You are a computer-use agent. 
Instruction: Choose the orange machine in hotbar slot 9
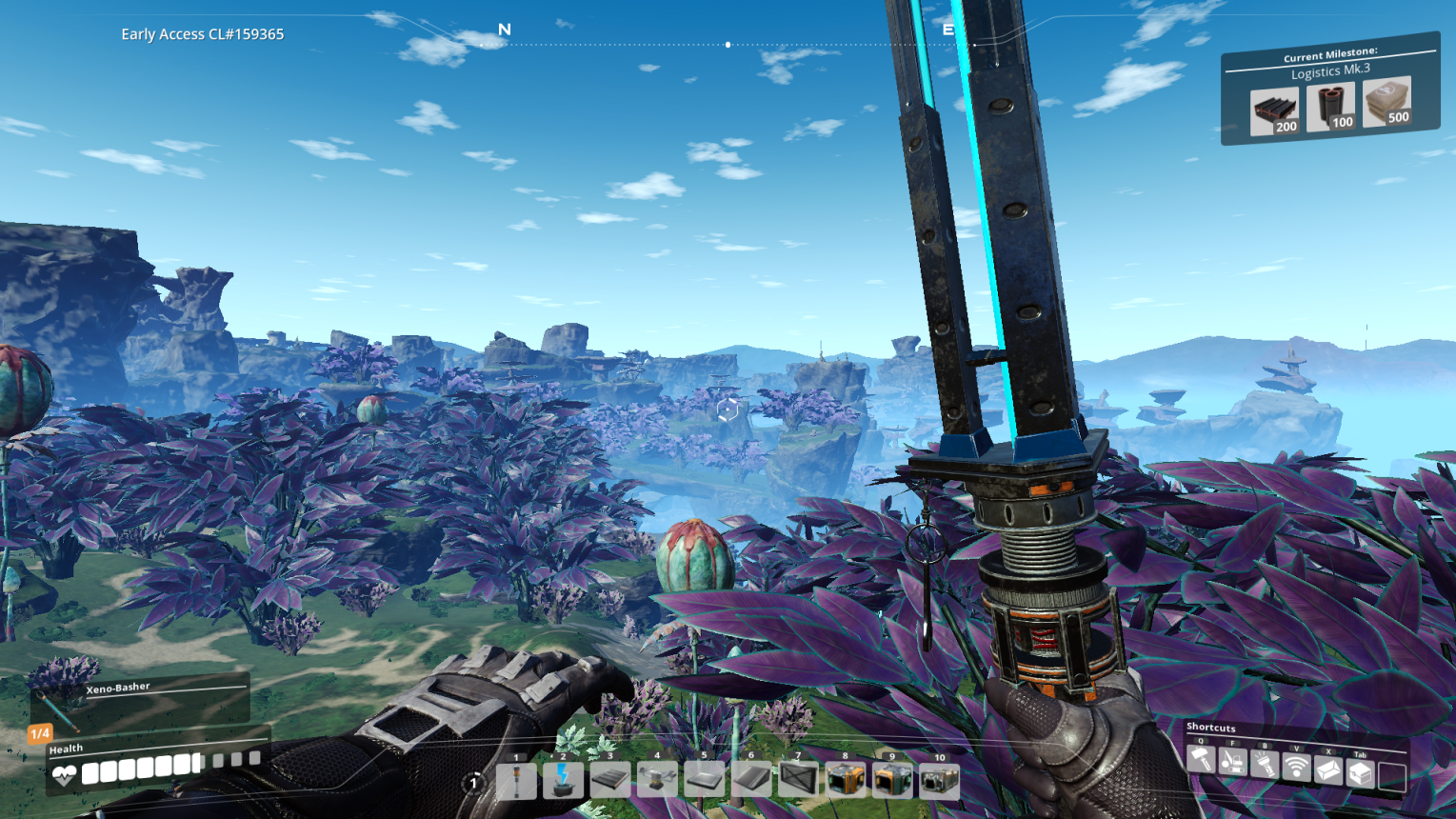coord(892,781)
